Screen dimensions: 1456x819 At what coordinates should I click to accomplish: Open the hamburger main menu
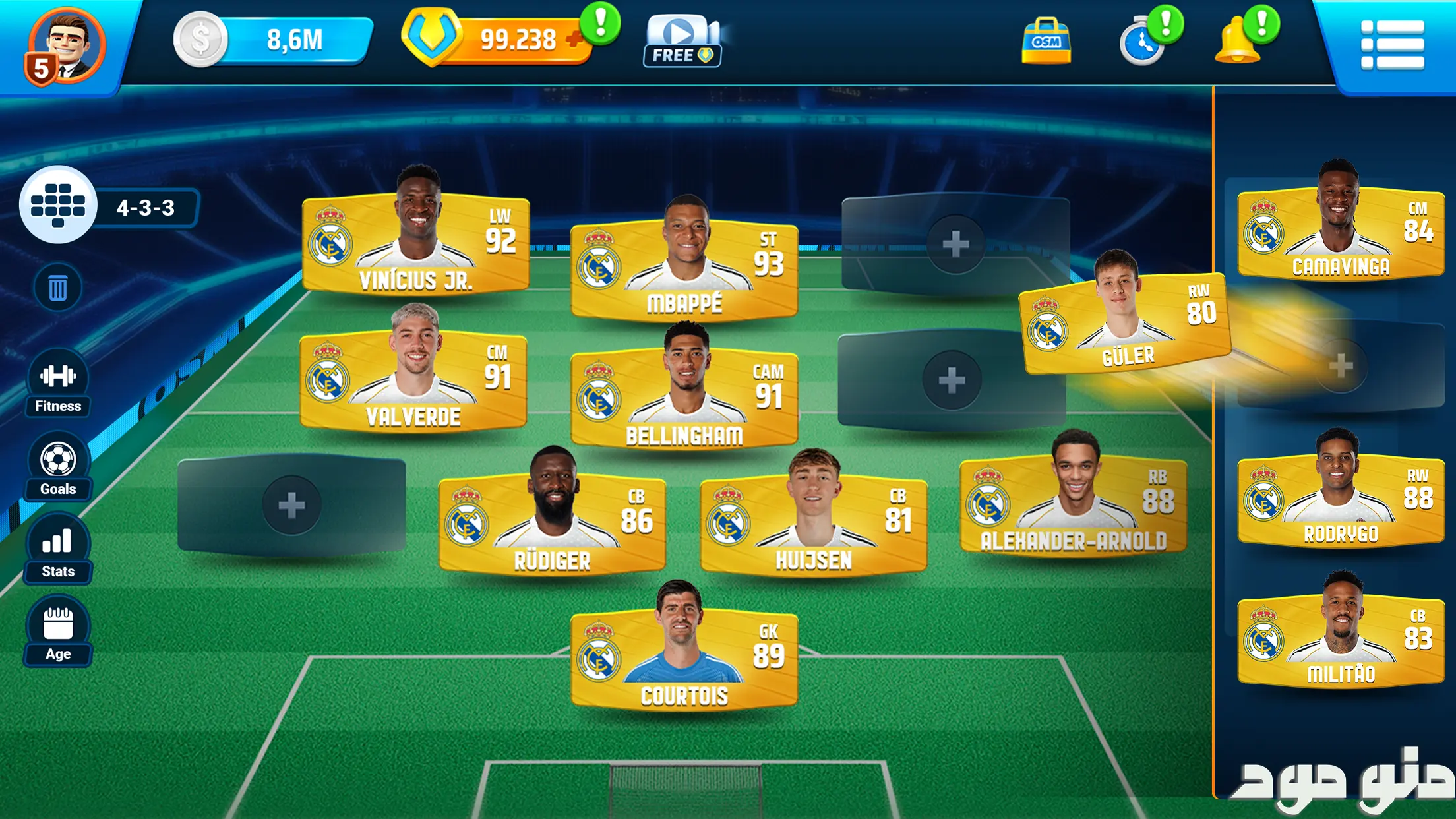click(x=1392, y=45)
